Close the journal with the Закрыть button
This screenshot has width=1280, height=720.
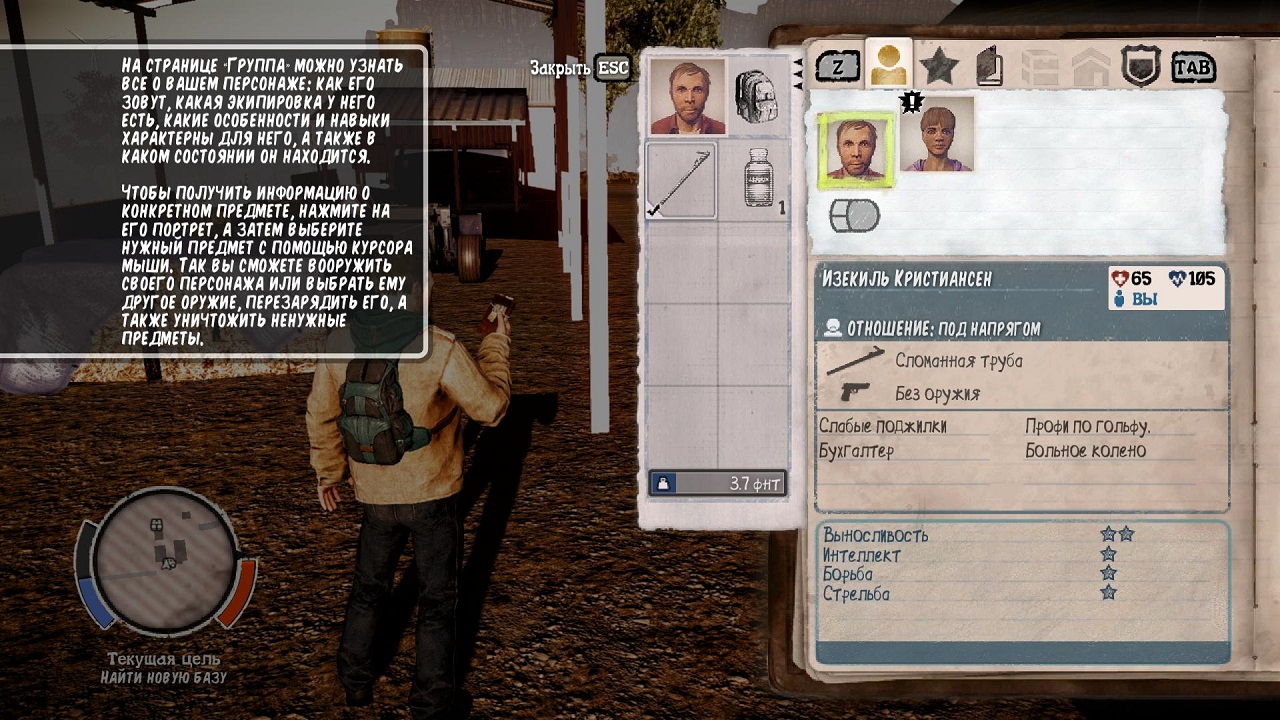pyautogui.click(x=580, y=68)
